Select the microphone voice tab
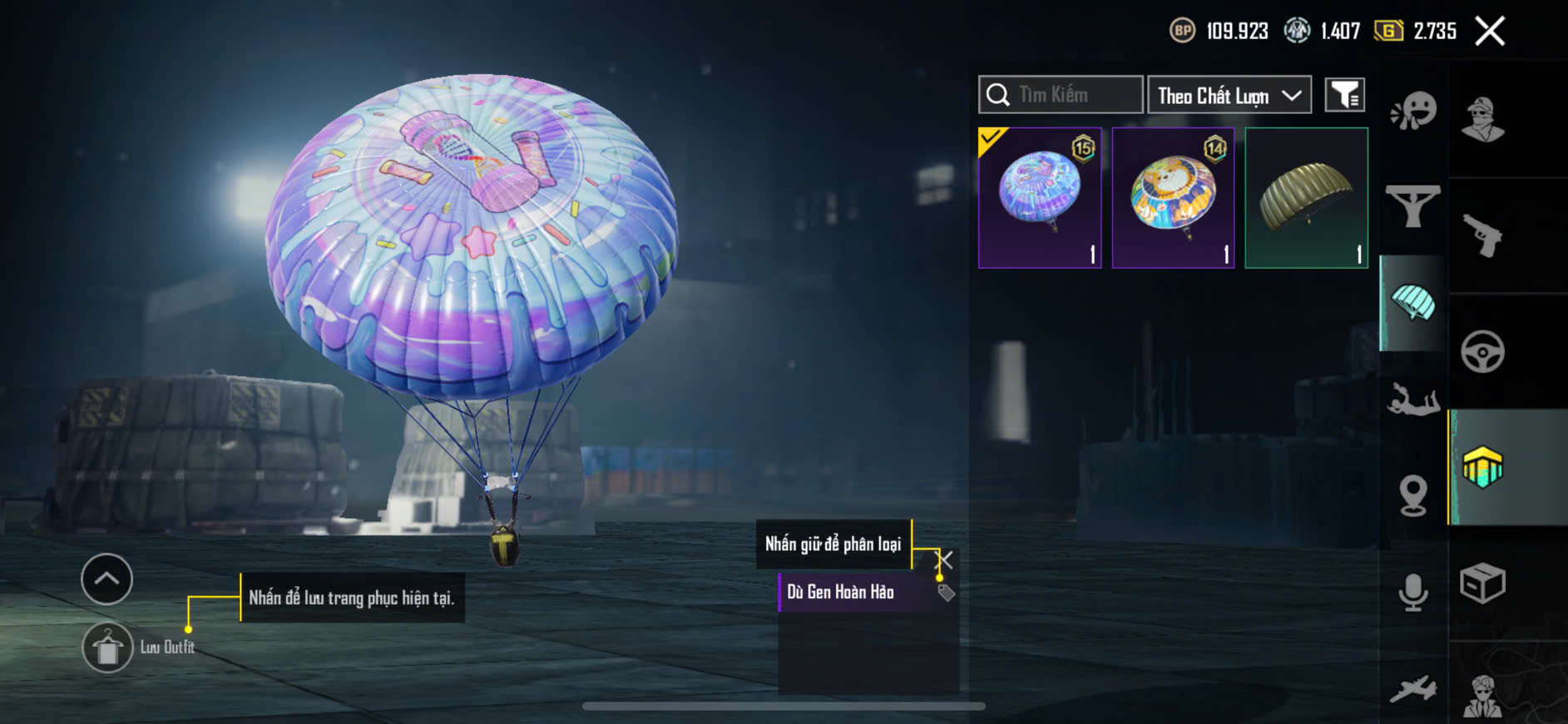Screen dimensions: 1568x724 (1413, 592)
